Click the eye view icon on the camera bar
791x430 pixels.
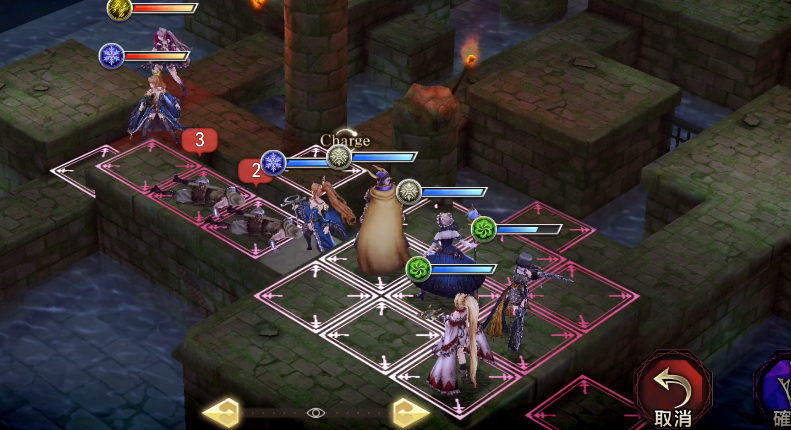tap(316, 412)
